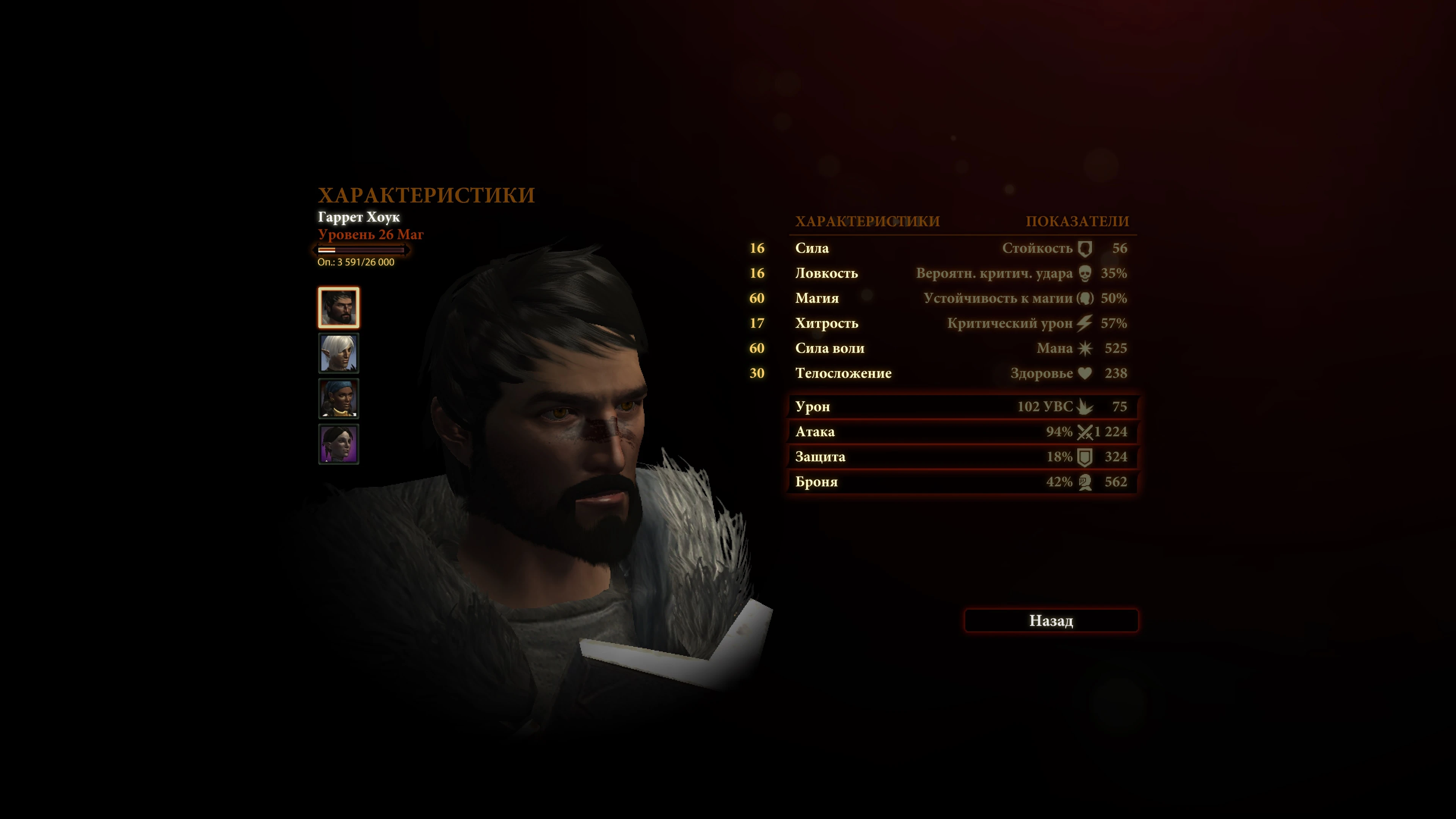1456x819 pixels.
Task: Select the blue-bandana companion portrait
Action: coord(340,399)
